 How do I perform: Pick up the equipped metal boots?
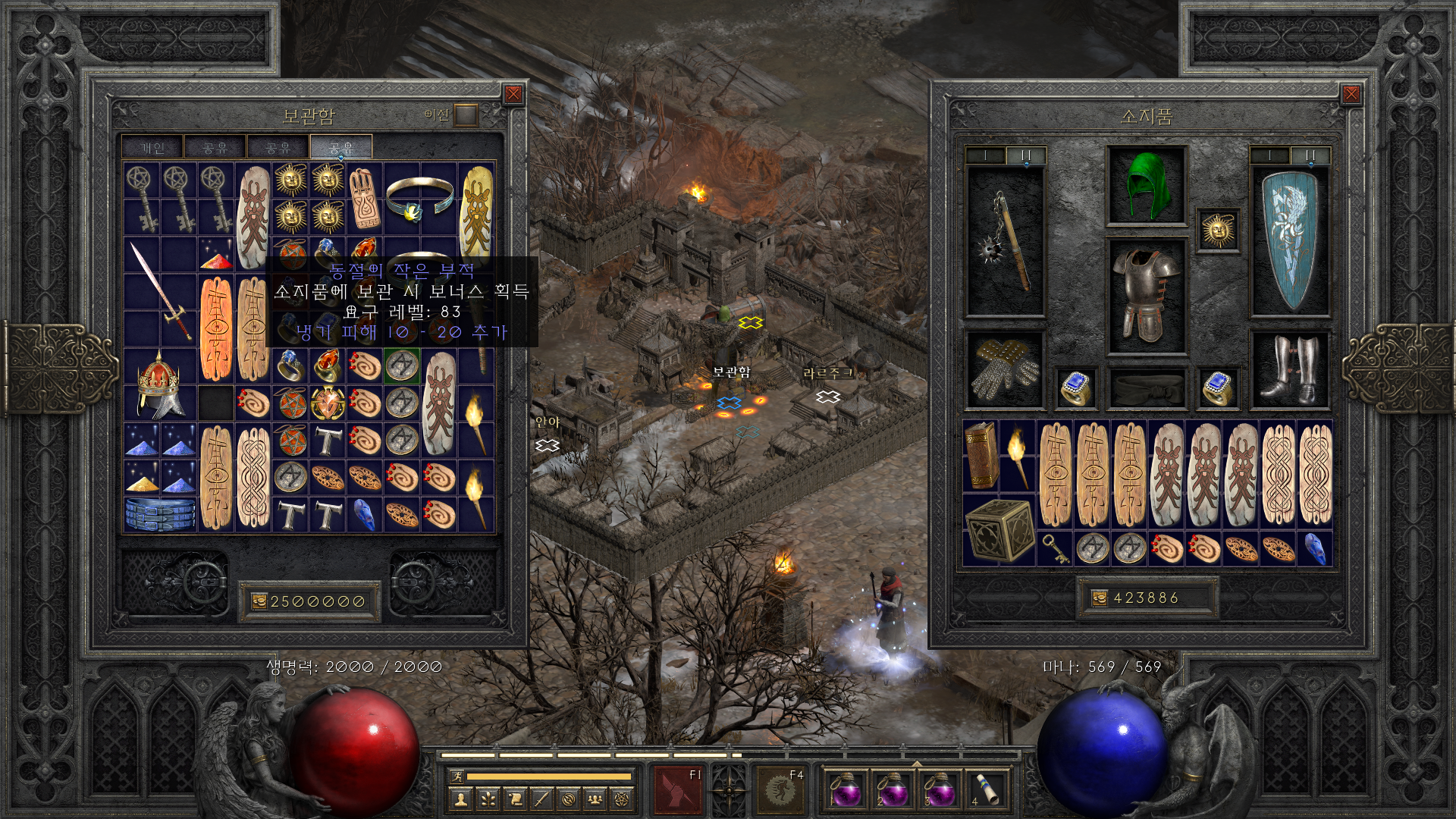1289,369
